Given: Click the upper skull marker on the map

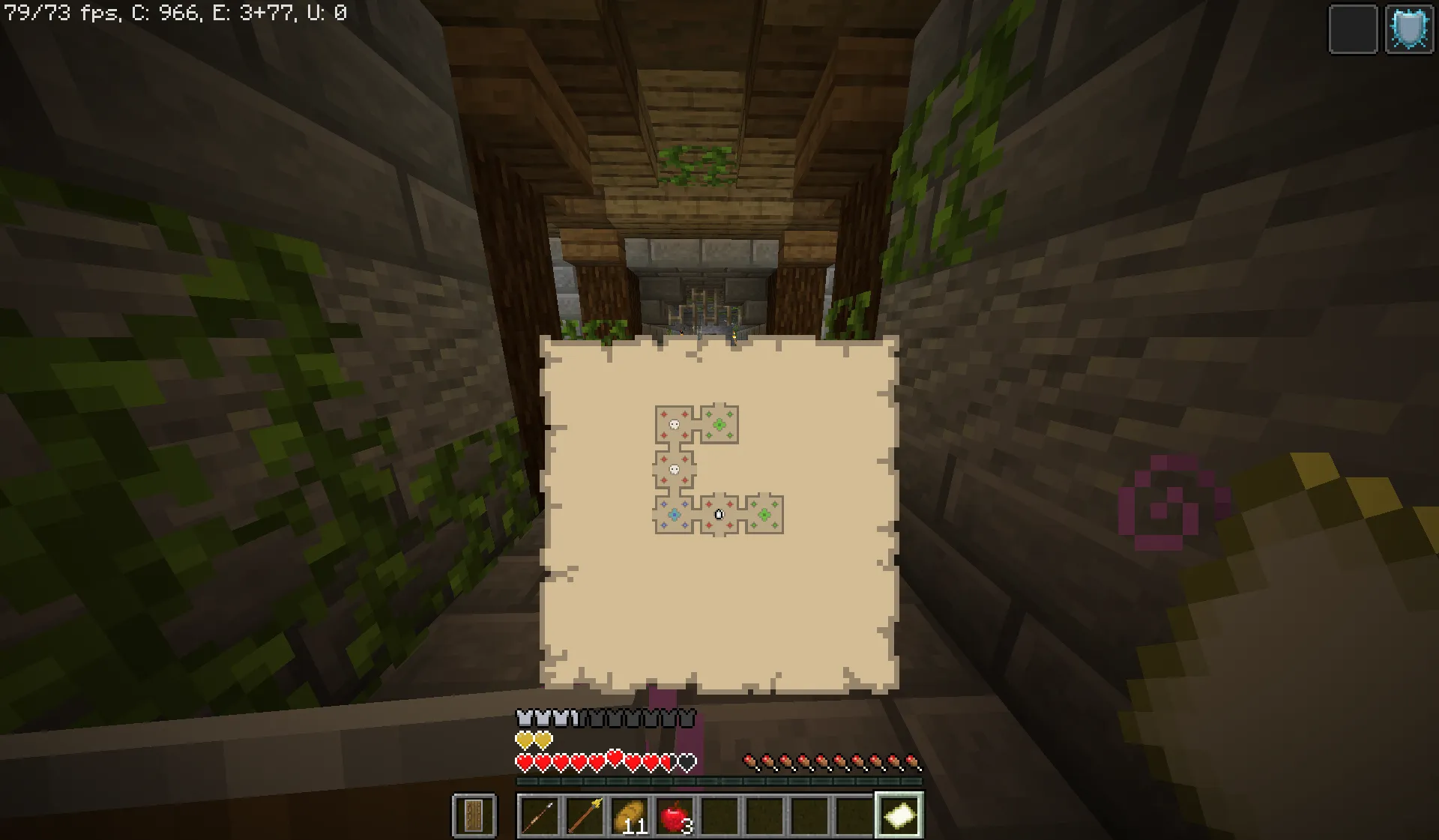Looking at the screenshot, I should coord(674,424).
